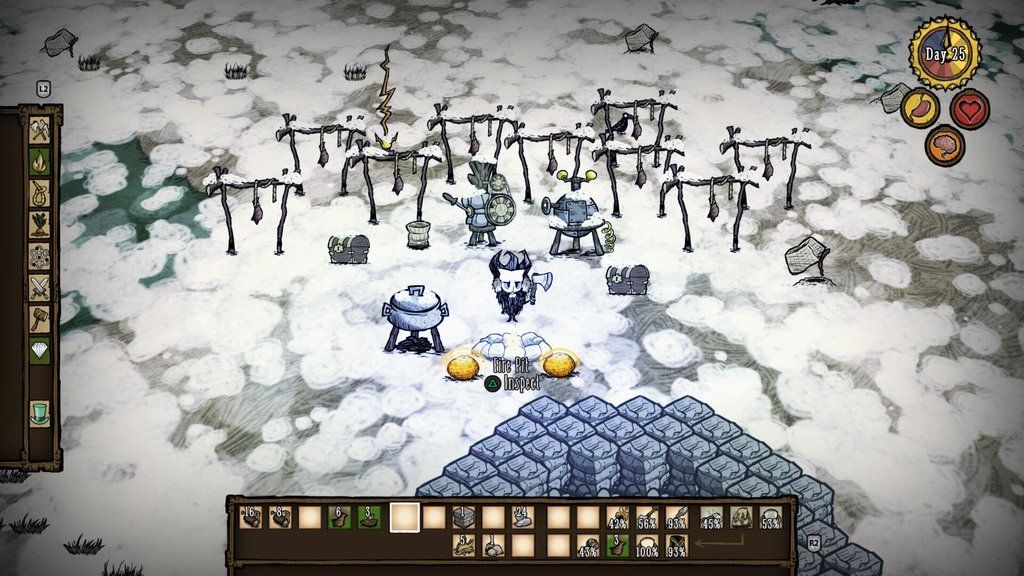The width and height of the screenshot is (1024, 576).
Task: Select the Science atom tab
Action: tap(40, 256)
